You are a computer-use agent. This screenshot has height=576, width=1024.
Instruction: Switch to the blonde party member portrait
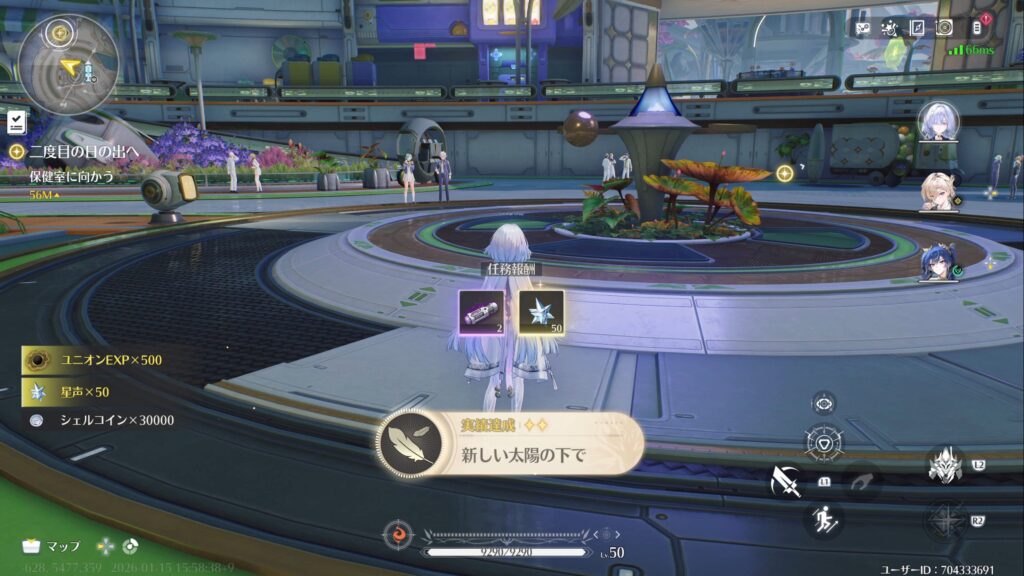[938, 192]
